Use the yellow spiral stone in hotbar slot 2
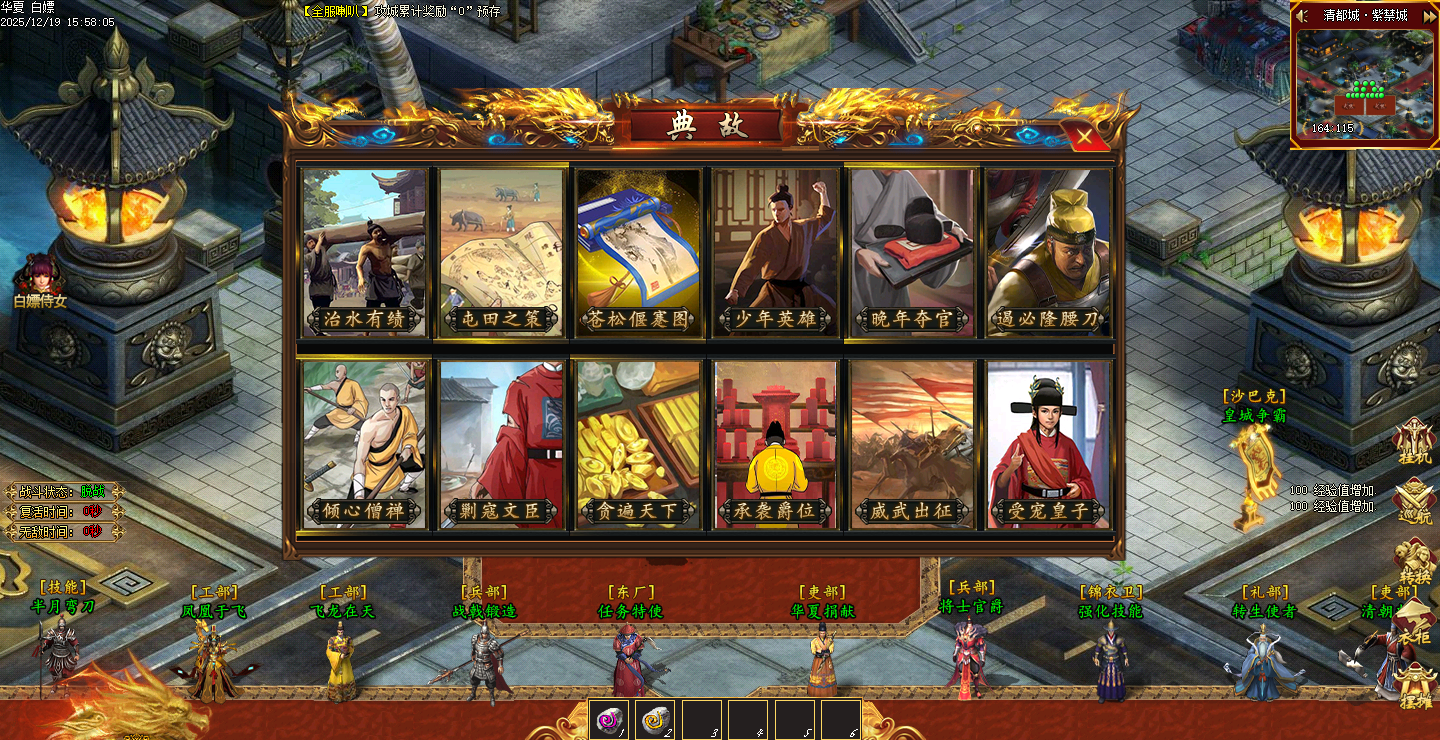1440x740 pixels. tap(655, 719)
